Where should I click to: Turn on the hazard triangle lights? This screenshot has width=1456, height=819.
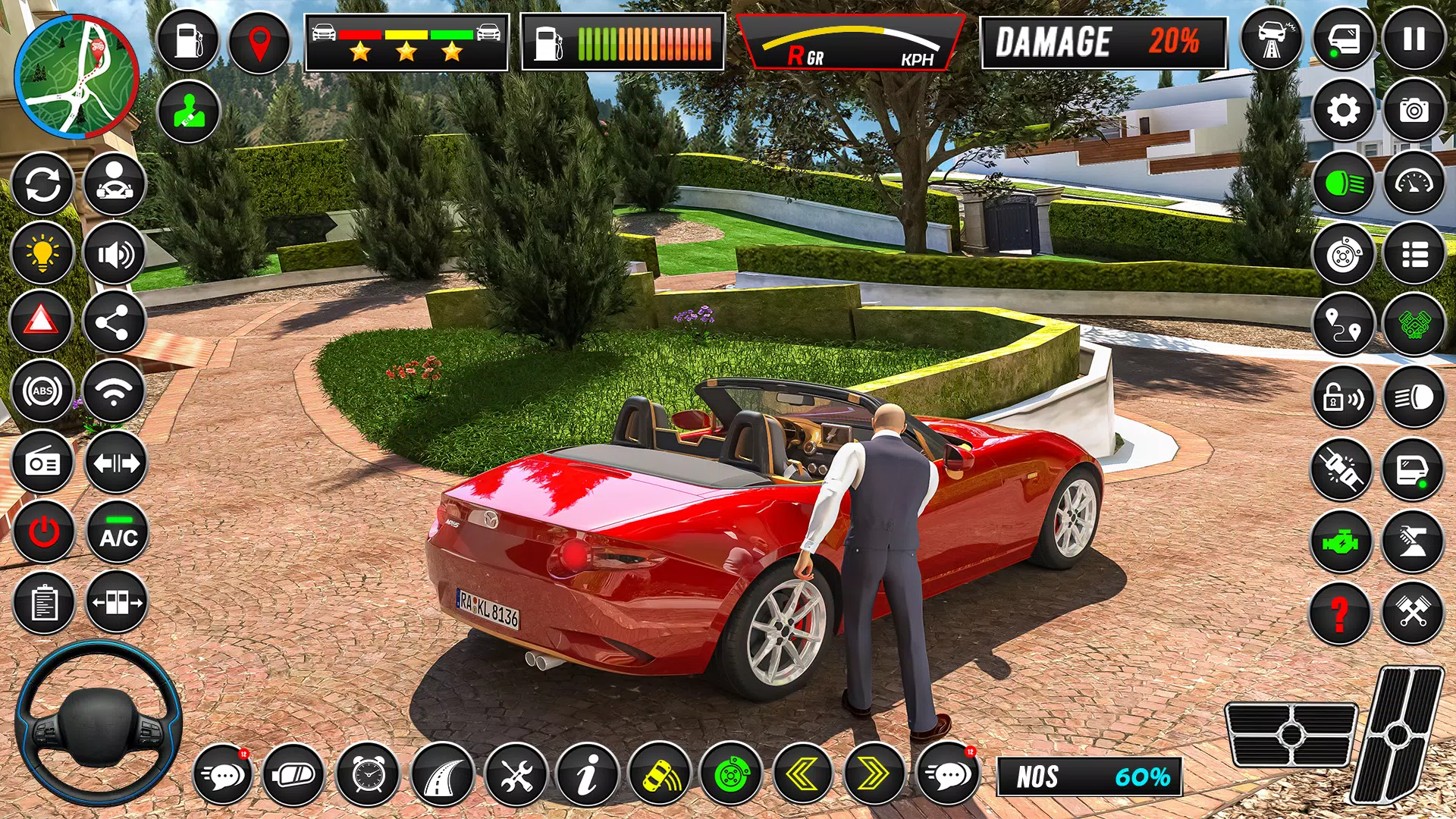coord(42,321)
